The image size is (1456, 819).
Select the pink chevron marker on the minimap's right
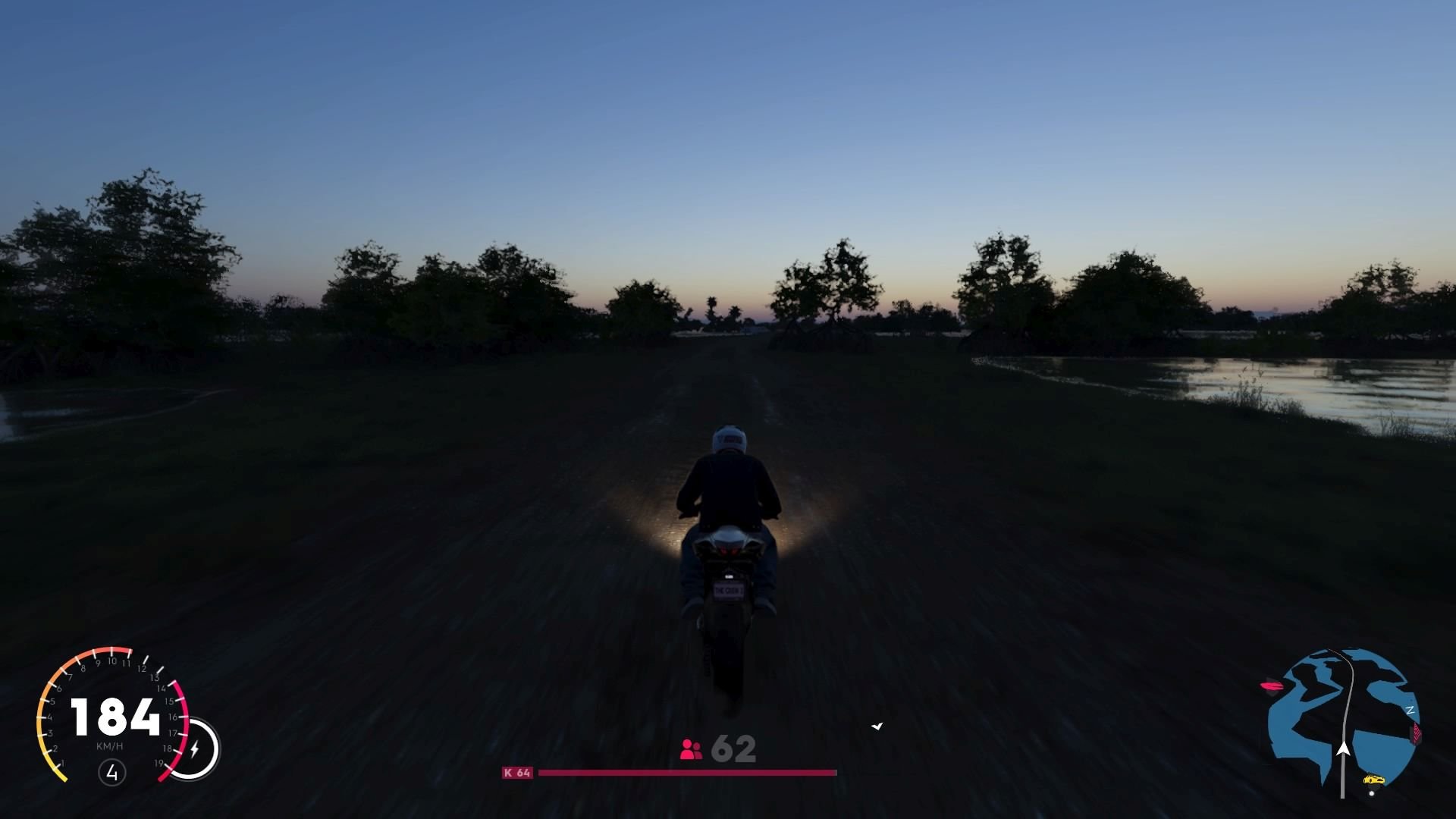1415,733
